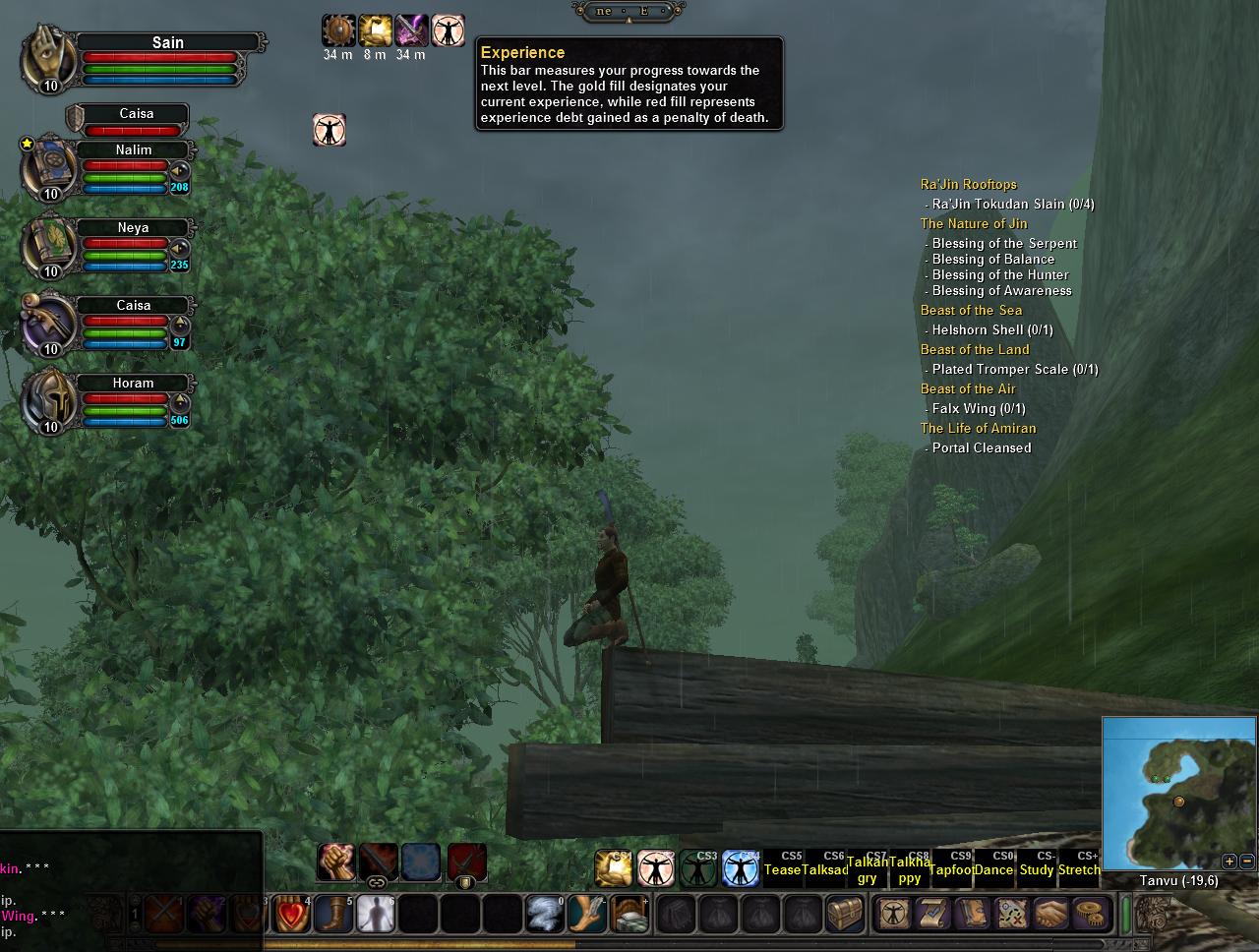Use the glowing white figure ability
The image size is (1259, 952).
tap(377, 914)
